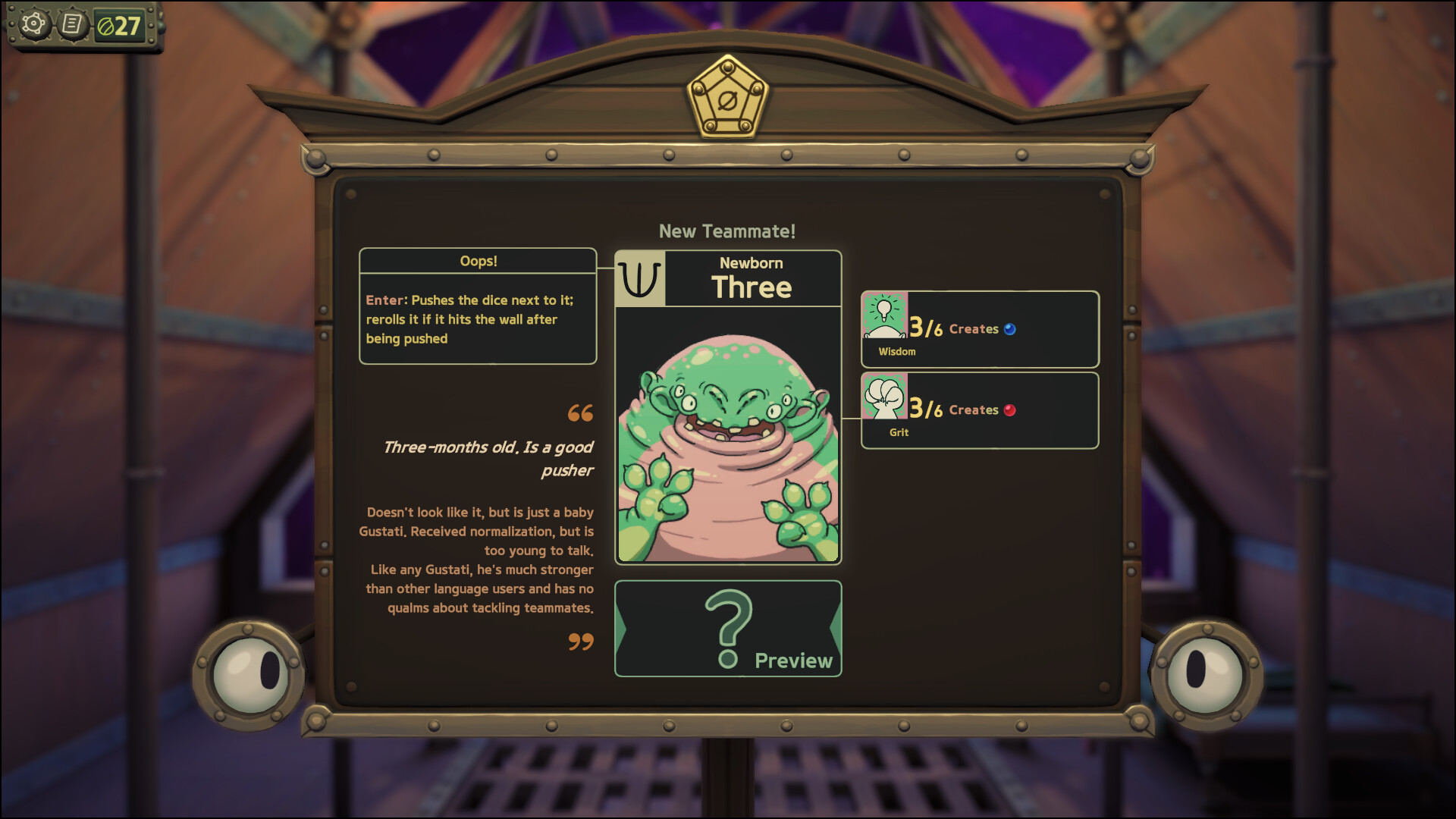Select the New Teammate header

726,231
